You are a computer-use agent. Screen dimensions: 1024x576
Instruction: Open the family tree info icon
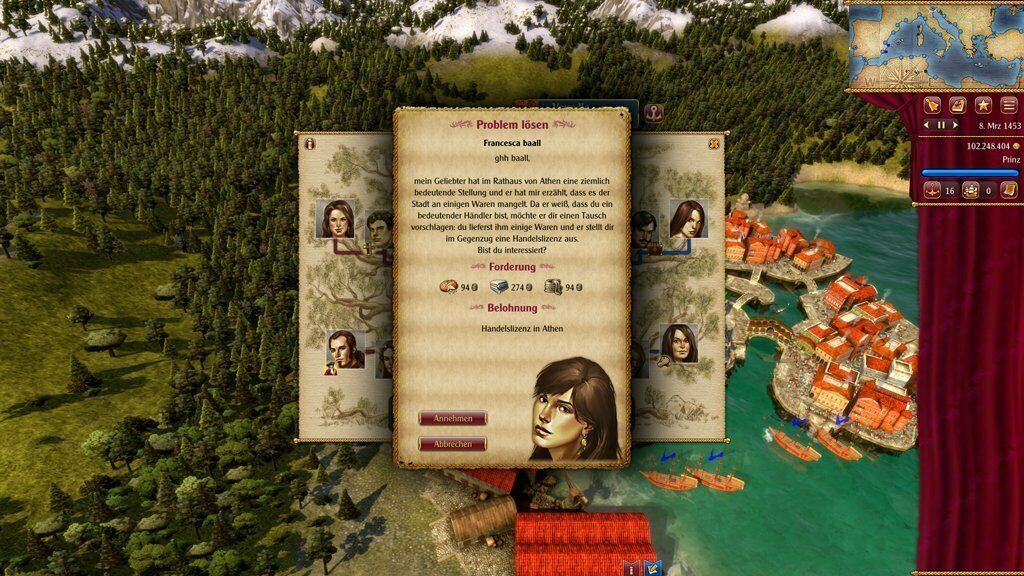pos(310,144)
